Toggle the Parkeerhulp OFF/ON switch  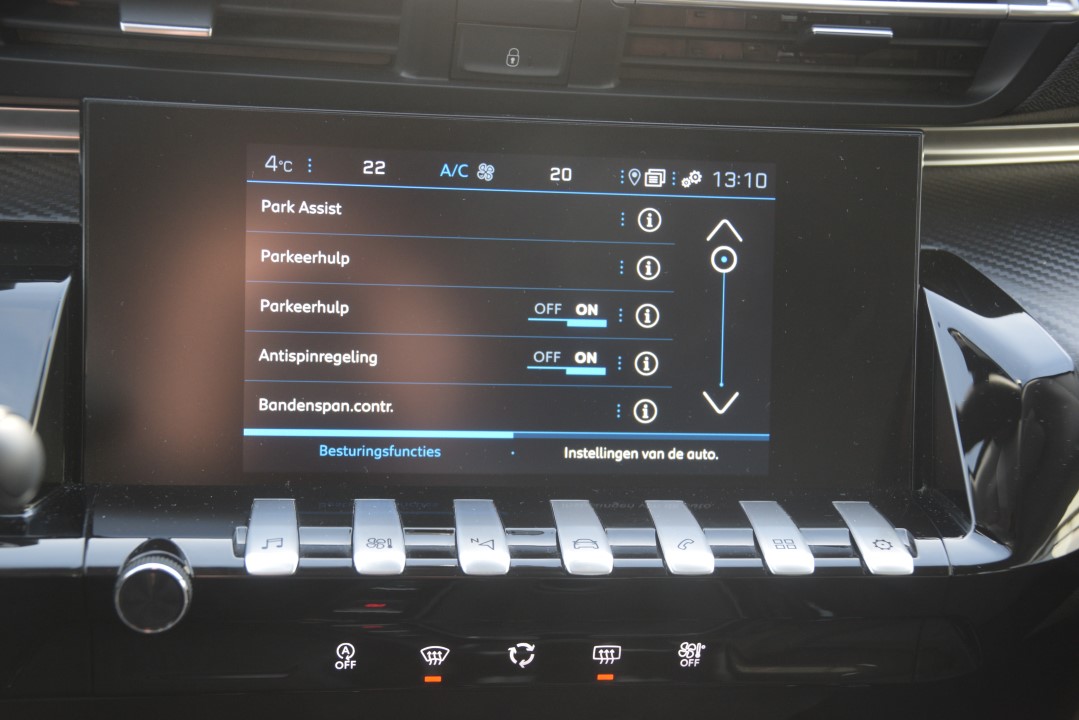(x=567, y=313)
